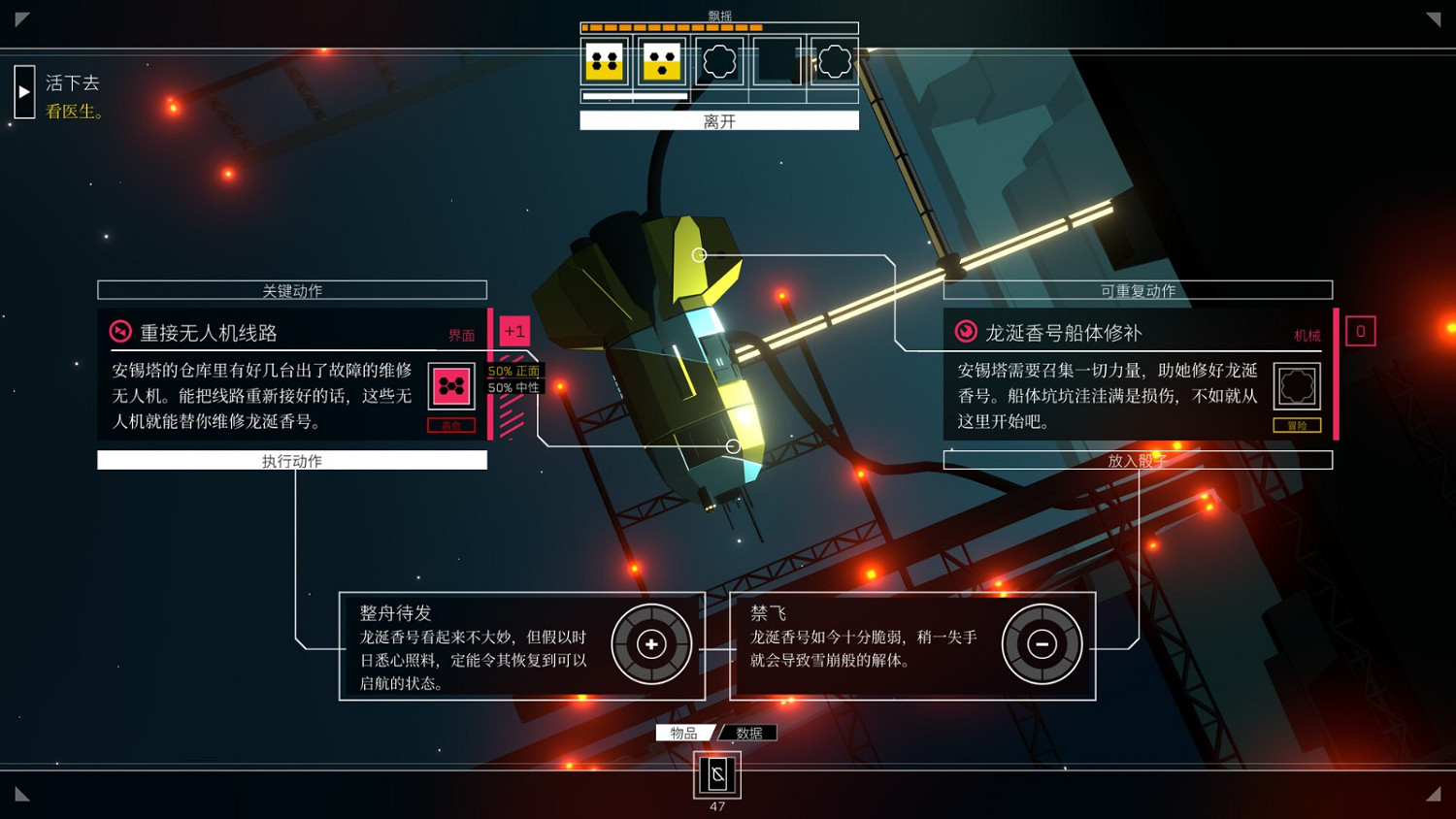Toggle the yellow 冒险 risk badge
The width and height of the screenshot is (1456, 819).
tap(1298, 425)
